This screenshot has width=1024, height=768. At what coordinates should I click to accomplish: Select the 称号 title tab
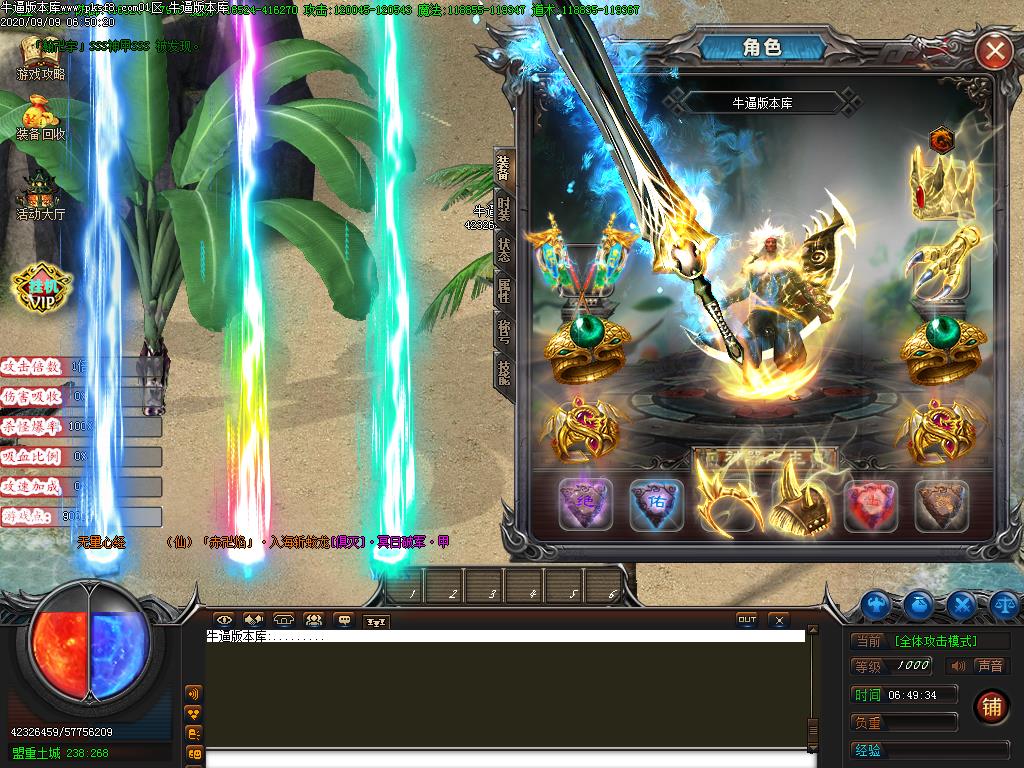pos(504,331)
